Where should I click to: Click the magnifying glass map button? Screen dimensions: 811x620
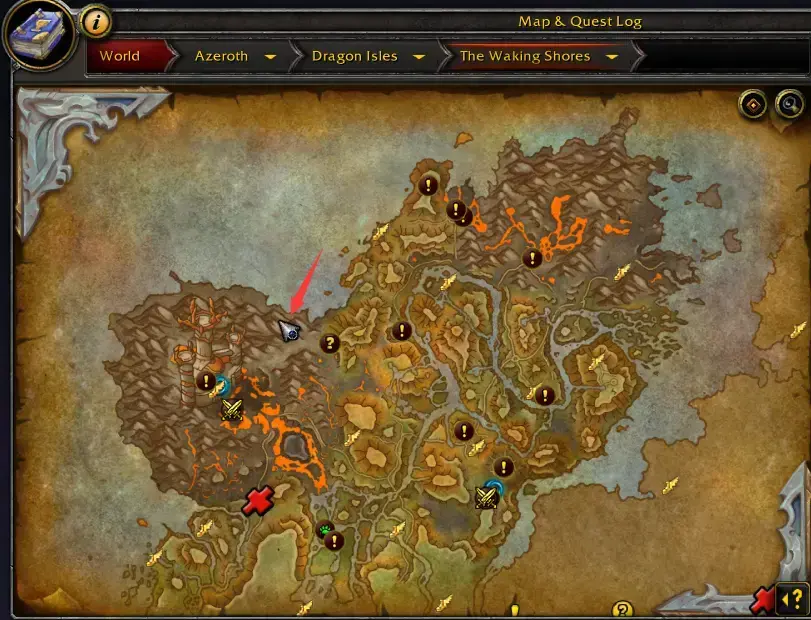789,103
